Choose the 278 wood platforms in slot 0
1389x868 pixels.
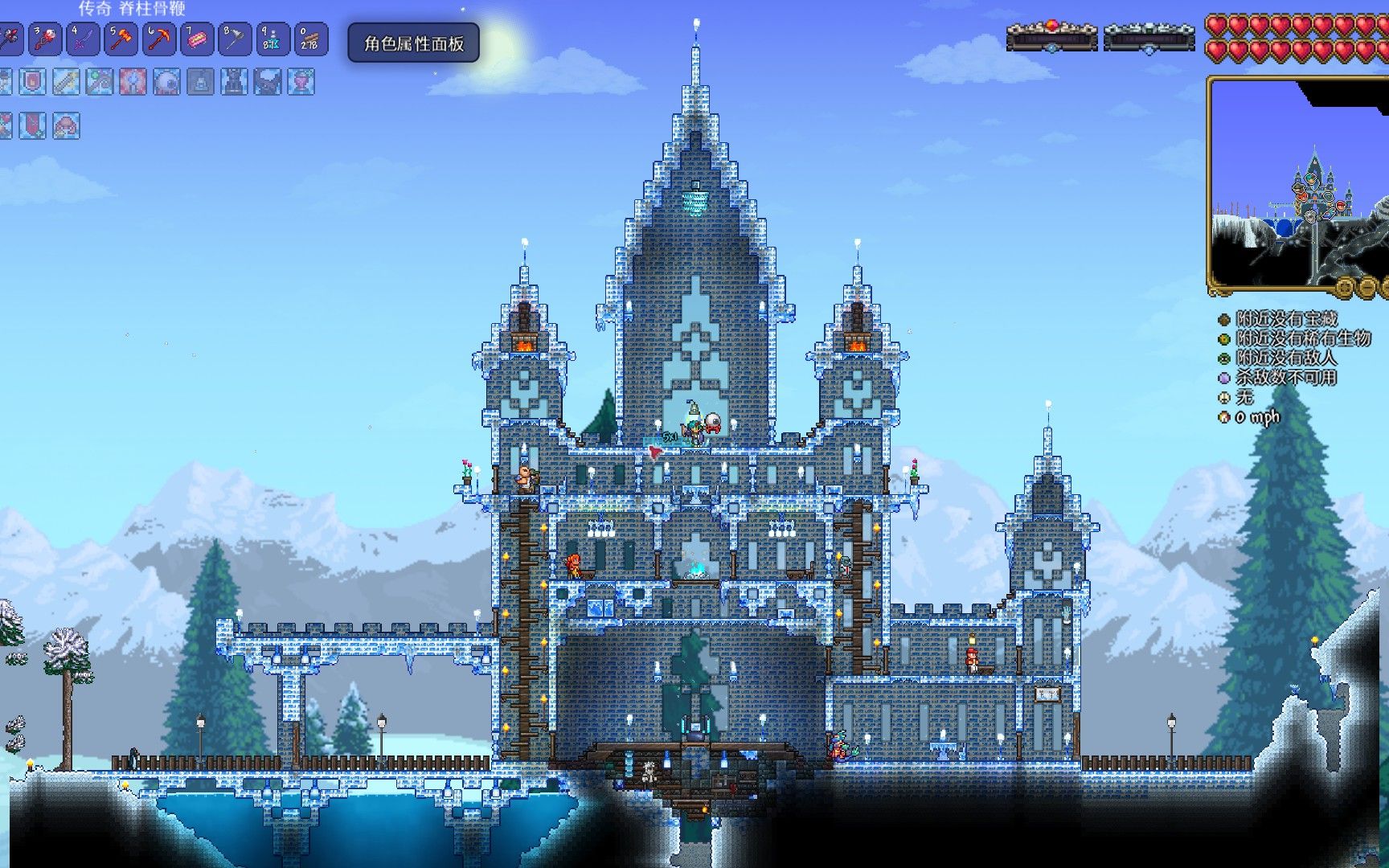point(310,39)
